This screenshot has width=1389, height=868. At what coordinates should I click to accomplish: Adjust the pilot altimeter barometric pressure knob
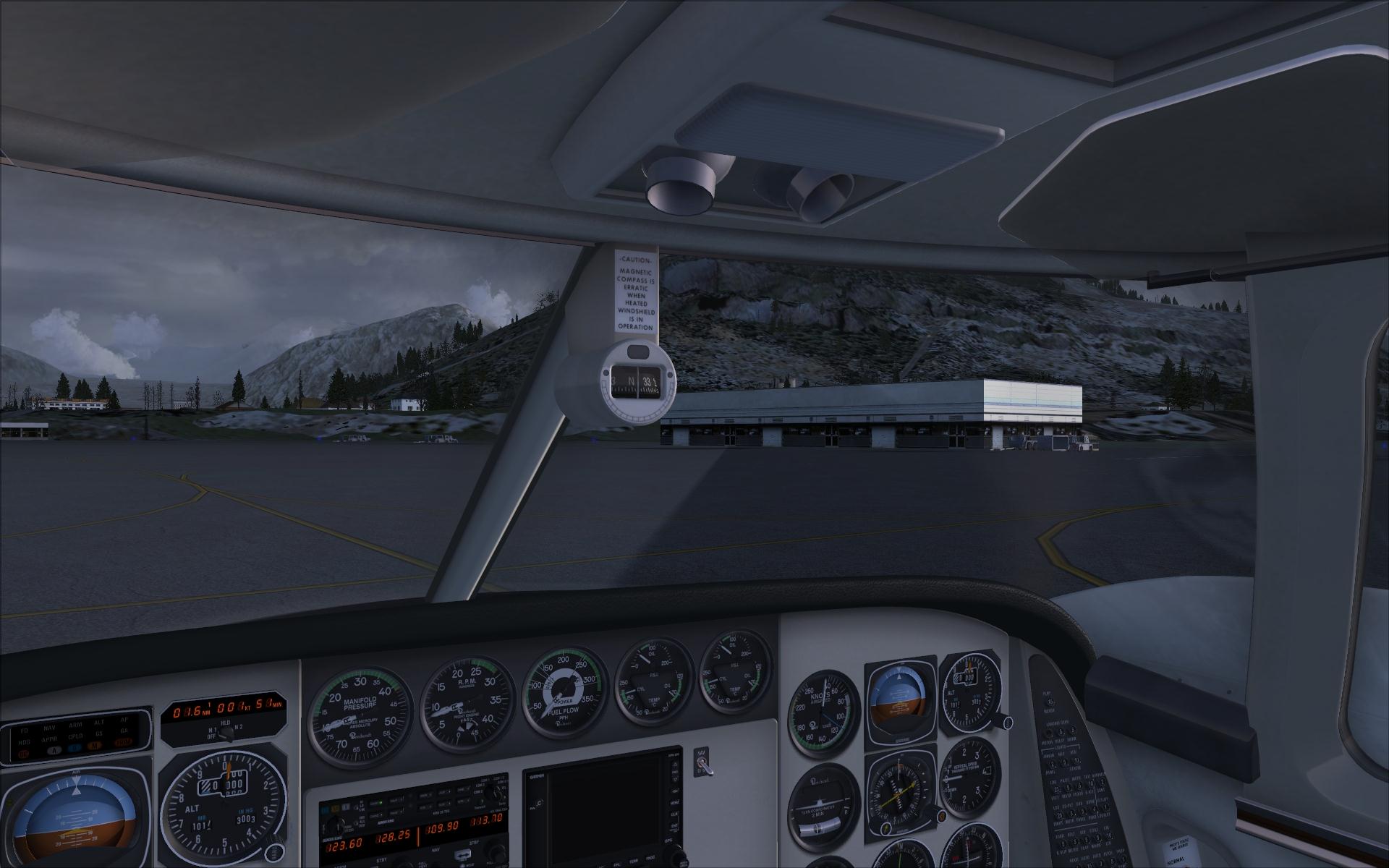tap(275, 851)
